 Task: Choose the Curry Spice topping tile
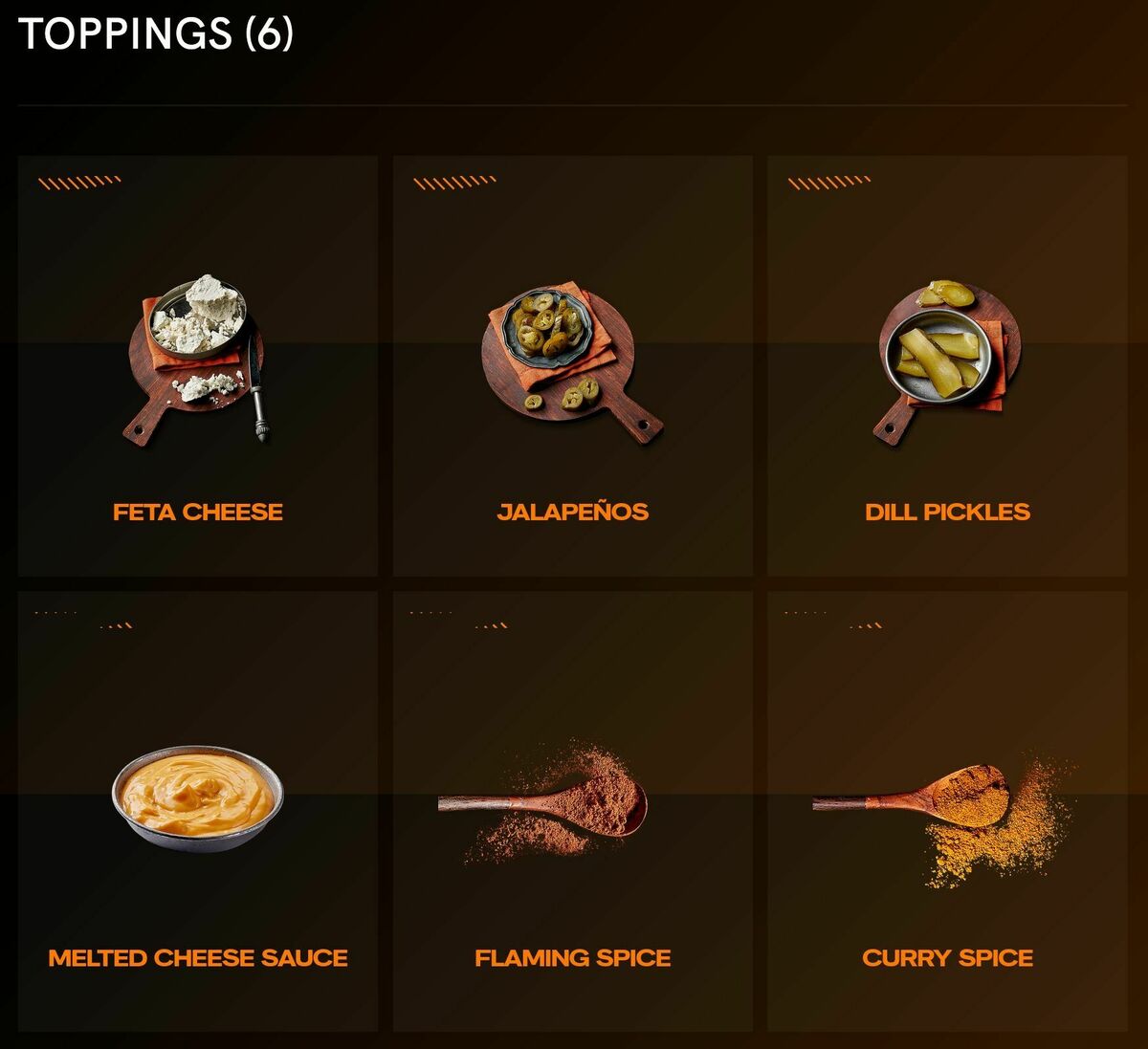point(947,811)
